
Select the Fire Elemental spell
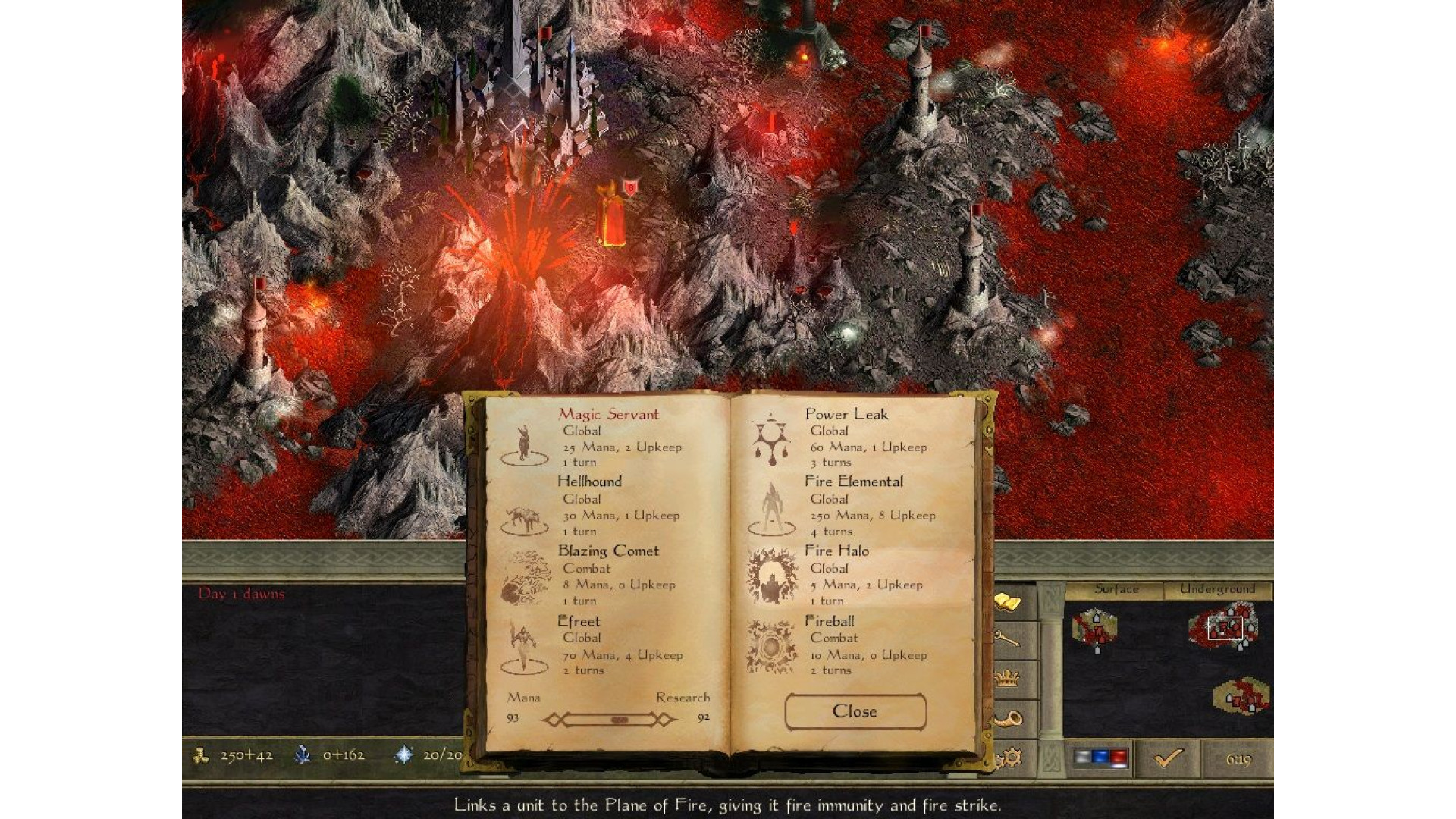(x=853, y=482)
